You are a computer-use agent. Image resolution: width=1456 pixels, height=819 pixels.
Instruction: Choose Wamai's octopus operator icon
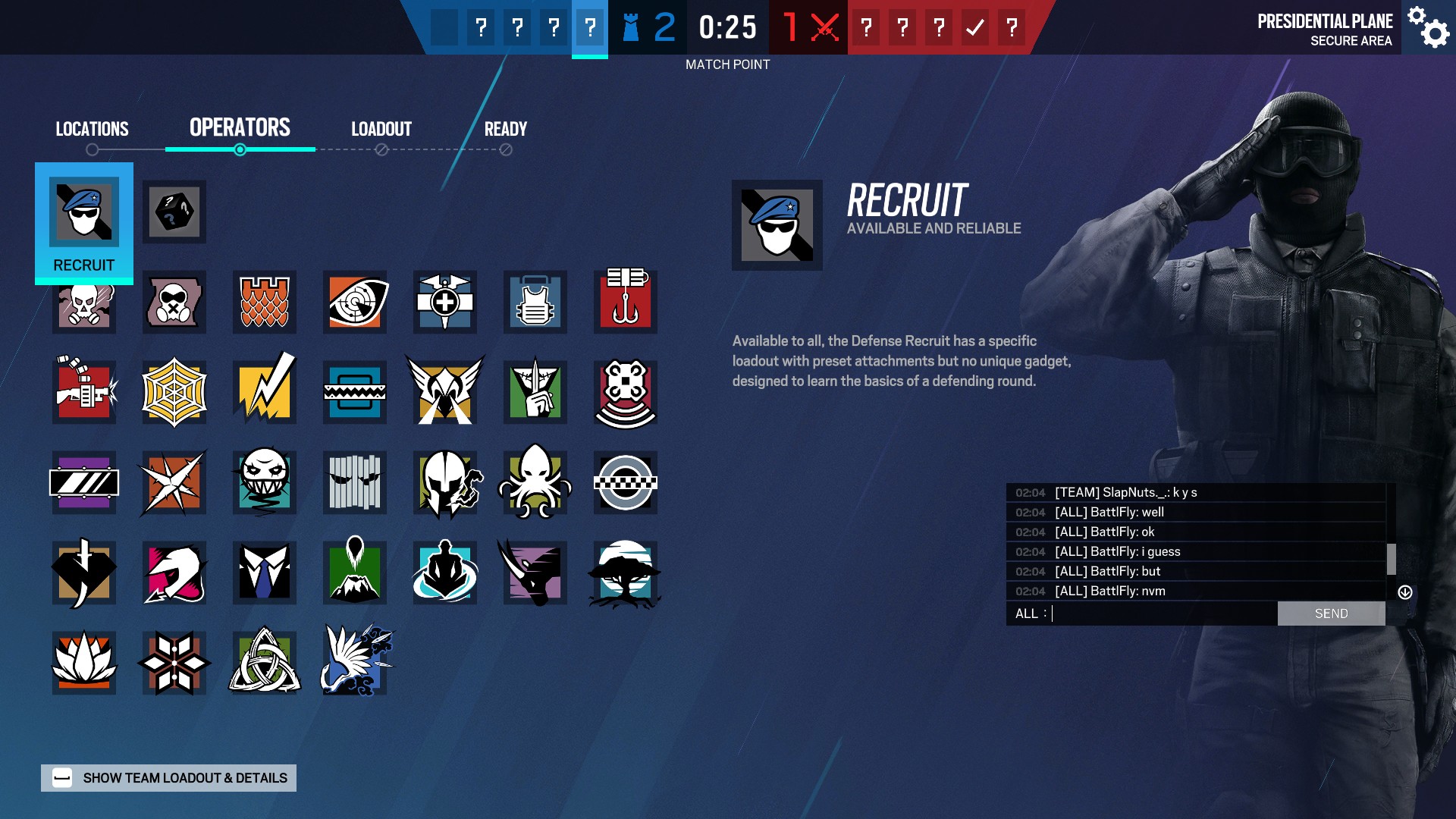533,482
